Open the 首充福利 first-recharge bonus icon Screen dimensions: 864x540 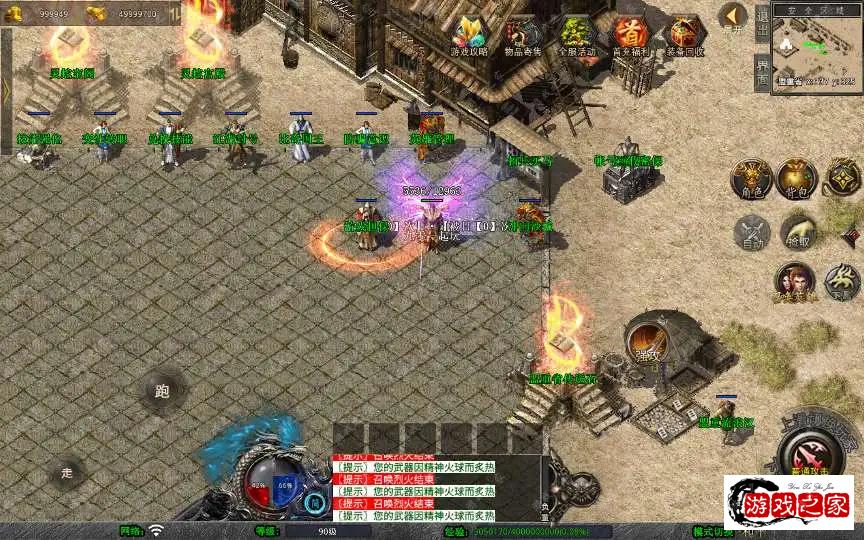pos(631,36)
